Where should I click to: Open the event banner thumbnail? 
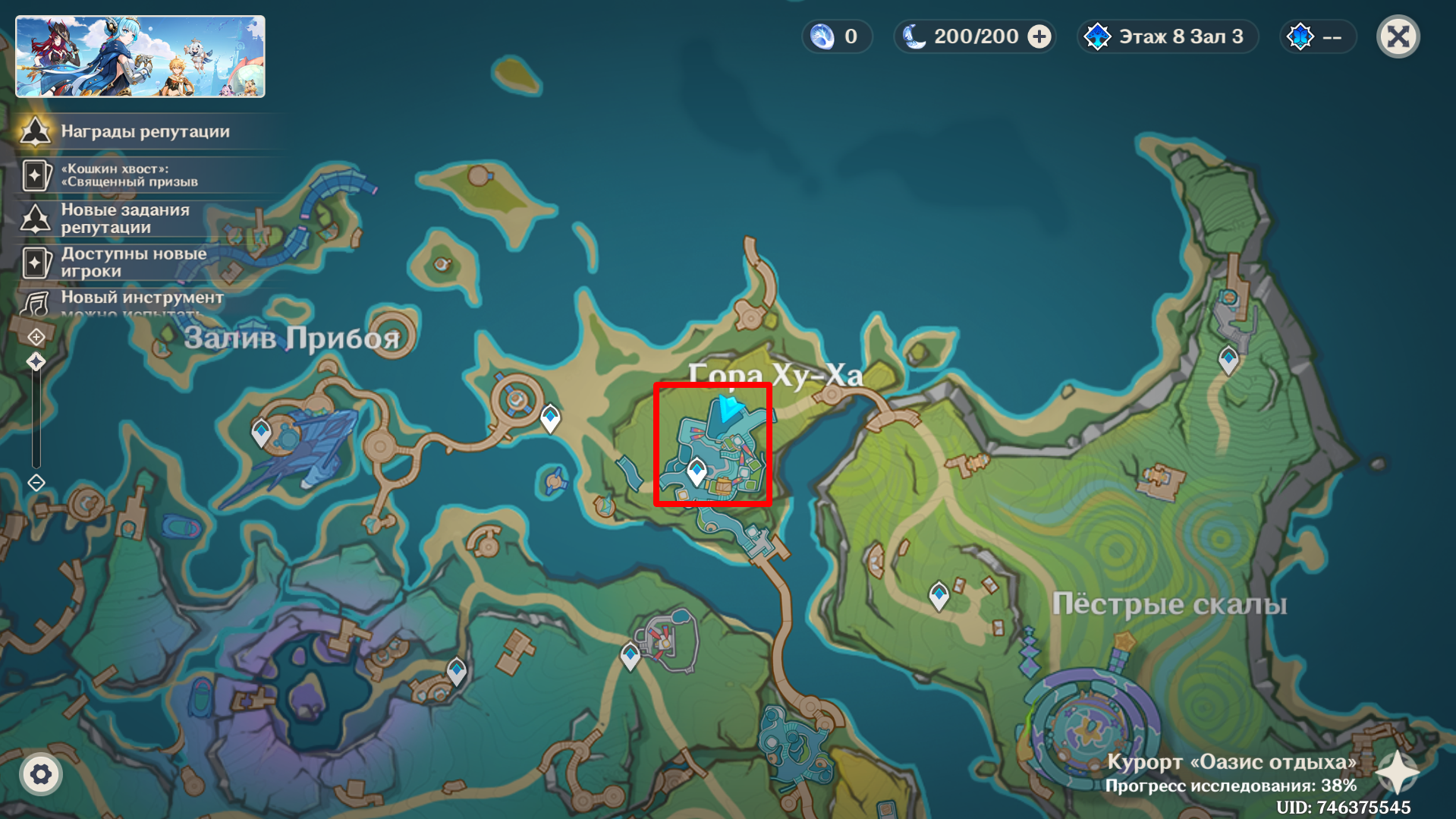(140, 57)
